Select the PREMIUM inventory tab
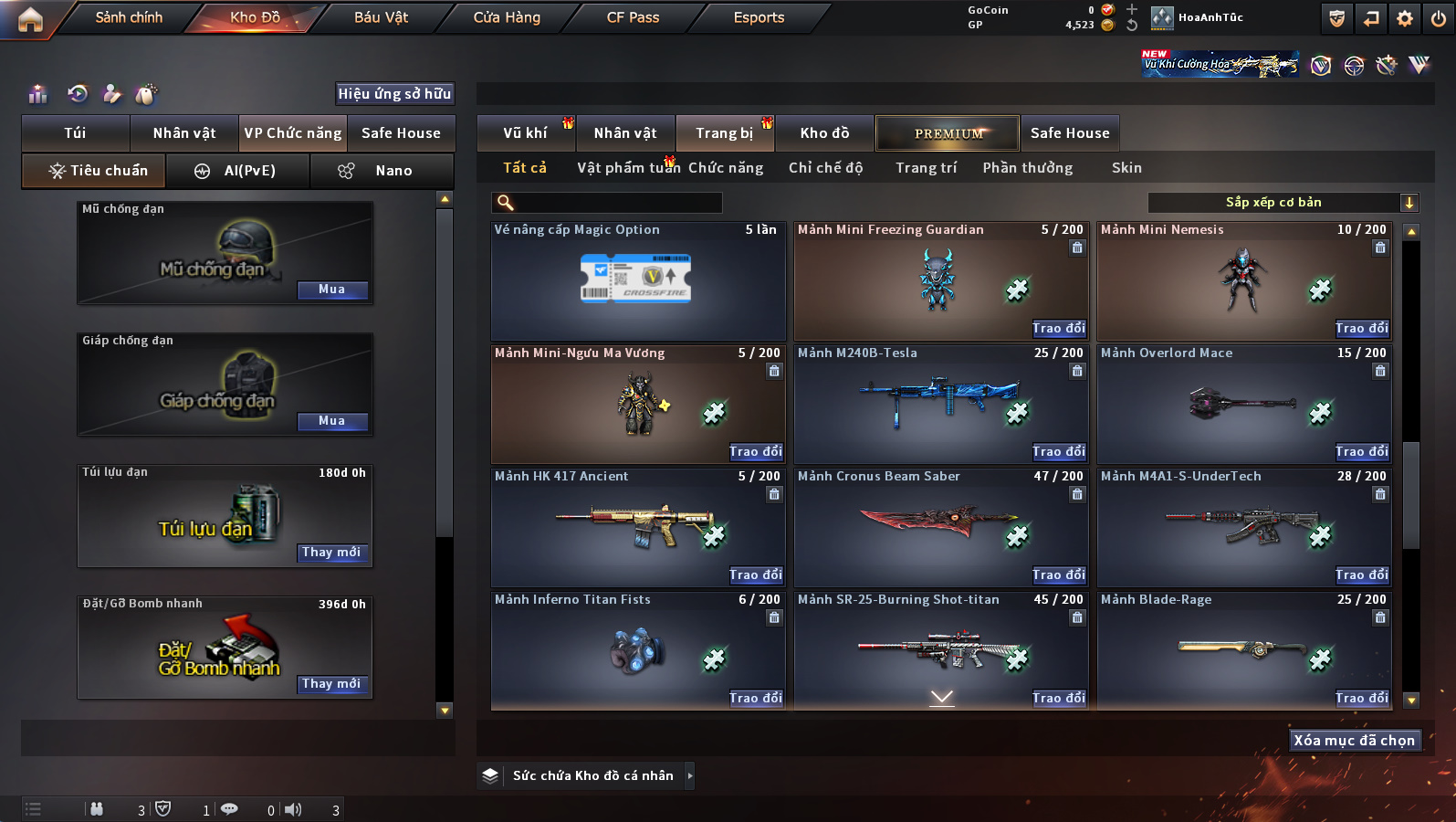 (x=948, y=133)
